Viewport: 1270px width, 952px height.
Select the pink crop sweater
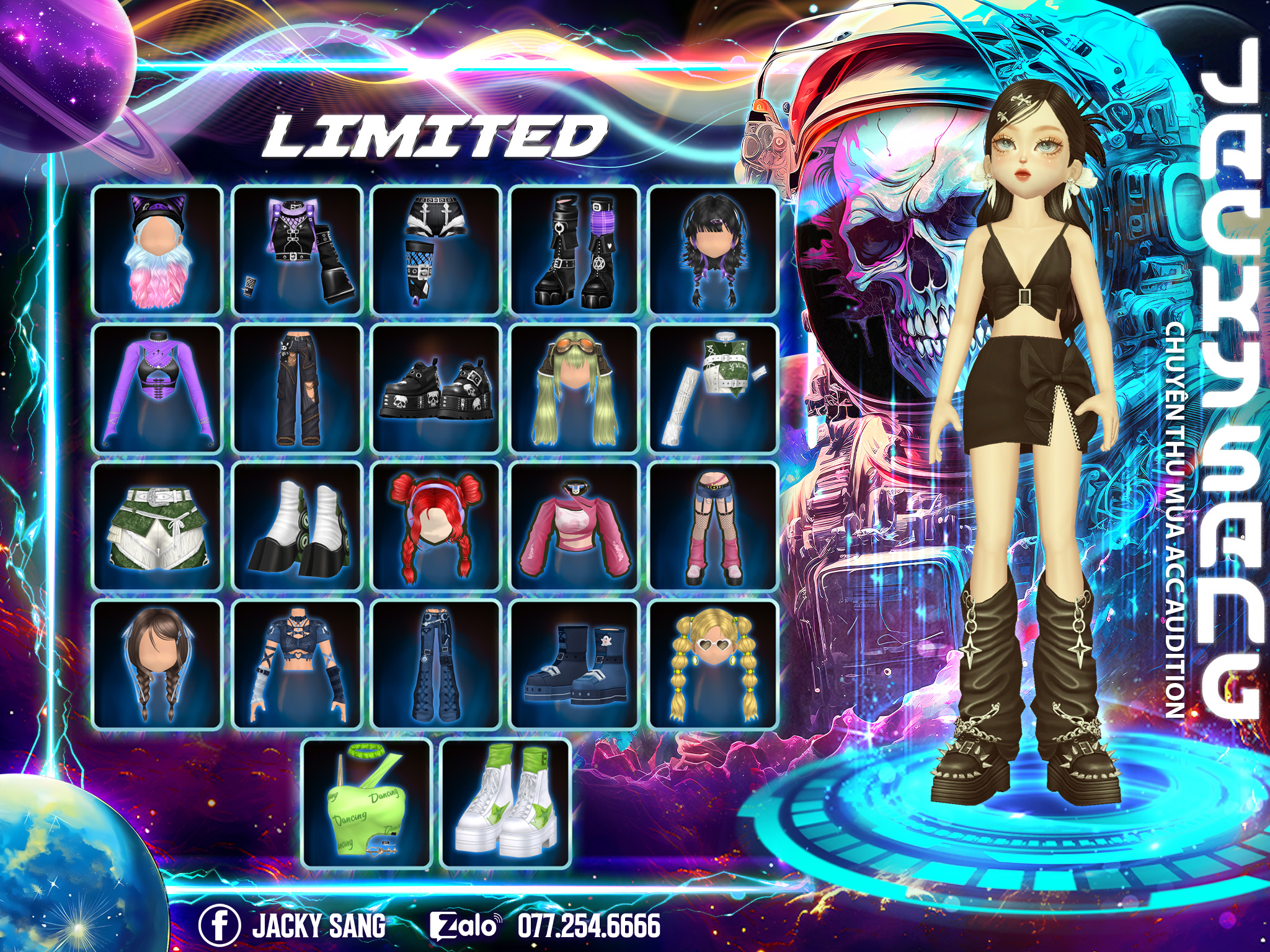tap(575, 527)
